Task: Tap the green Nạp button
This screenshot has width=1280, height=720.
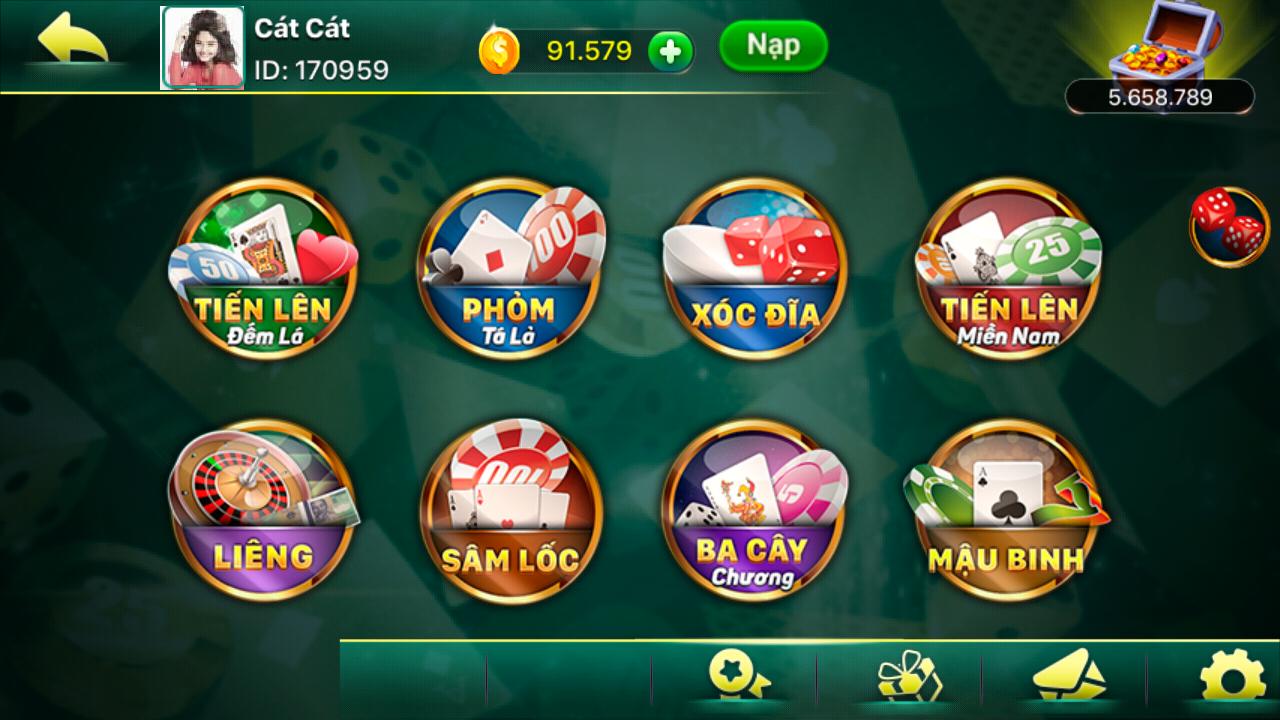Action: [773, 46]
